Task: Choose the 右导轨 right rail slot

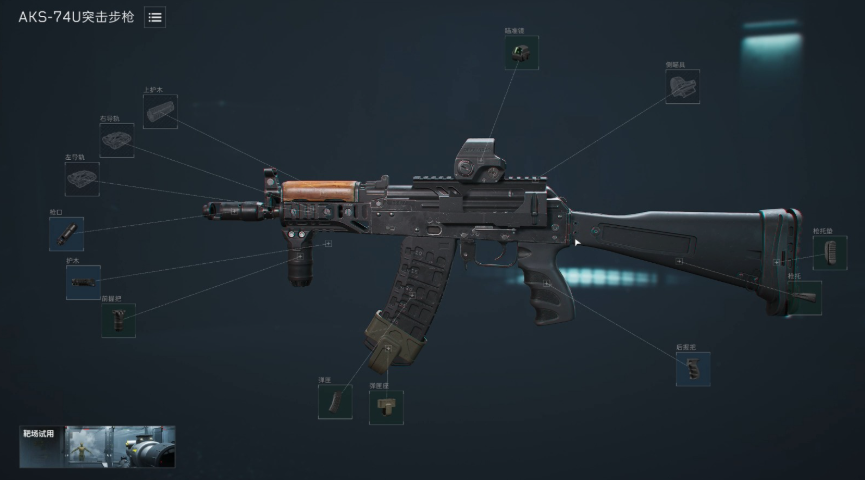Action: click(116, 140)
